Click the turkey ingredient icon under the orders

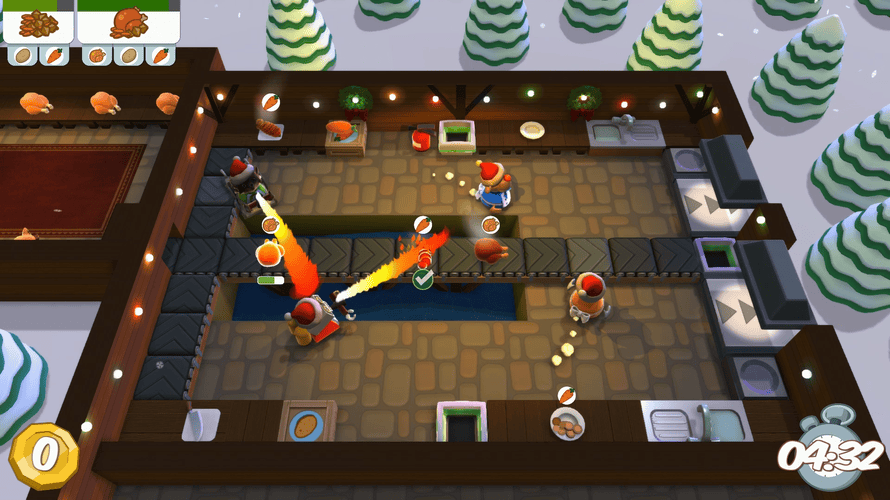point(97,56)
